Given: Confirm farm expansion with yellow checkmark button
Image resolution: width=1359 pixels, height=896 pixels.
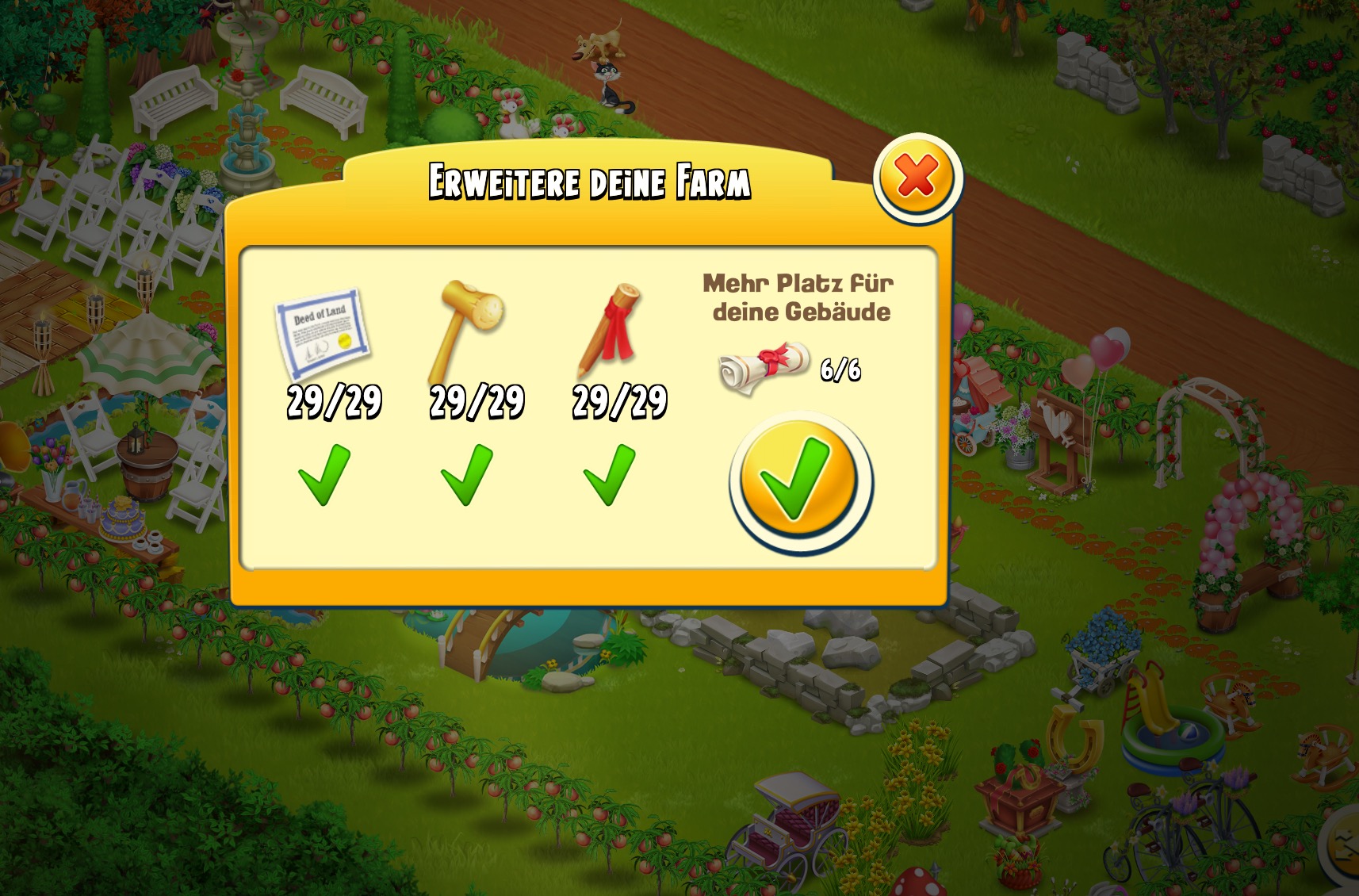Looking at the screenshot, I should click(800, 481).
